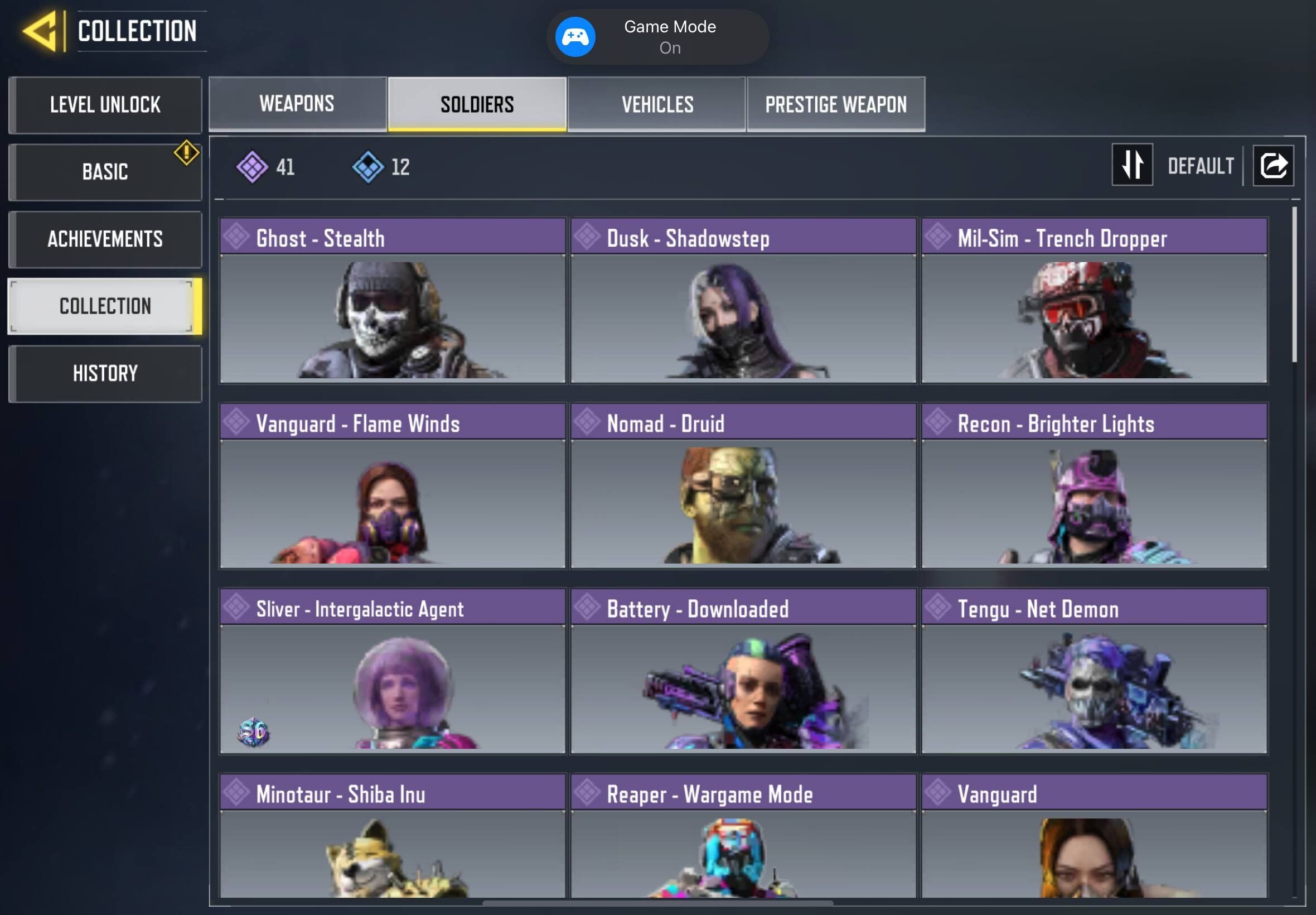This screenshot has height=915, width=1316.
Task: Share the soldier collection
Action: [x=1273, y=166]
